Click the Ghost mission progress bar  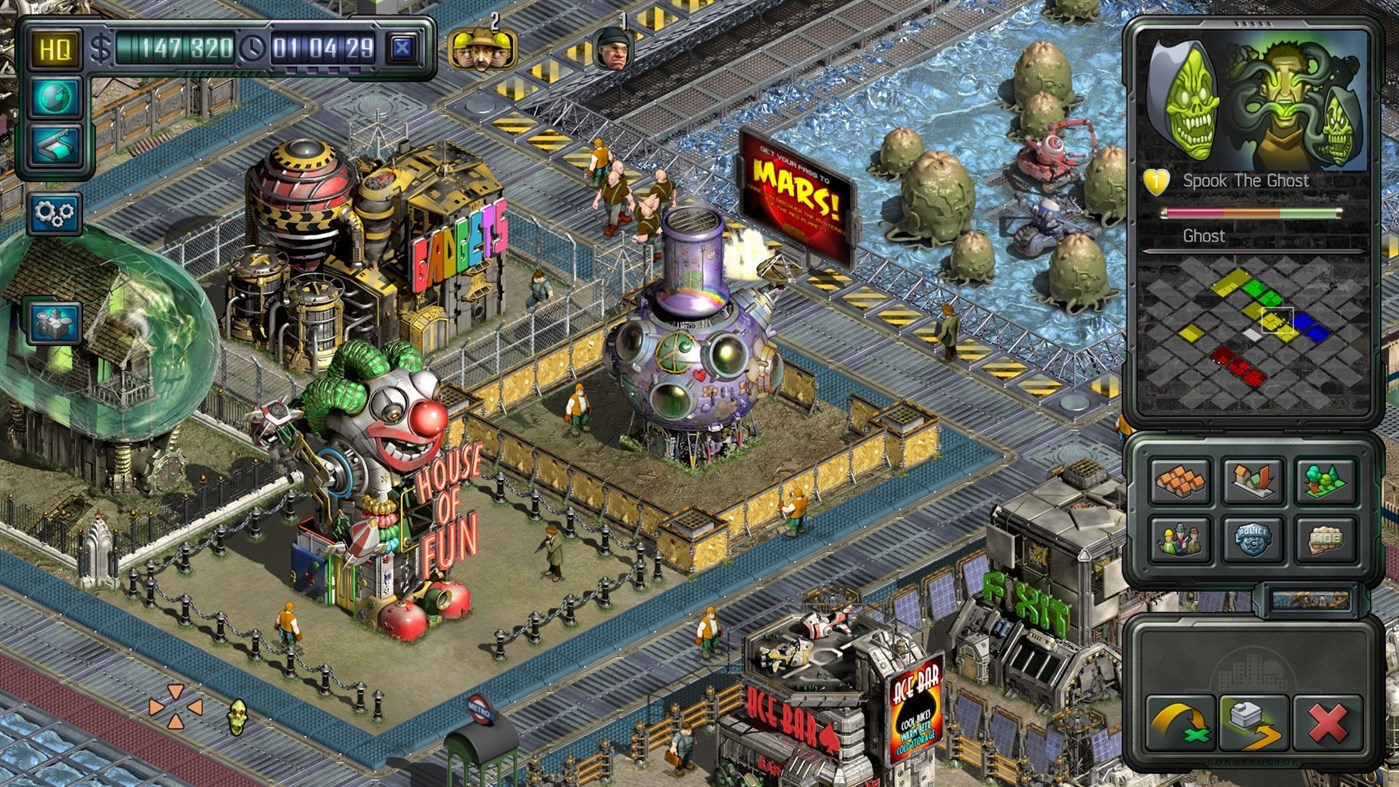1250,213
